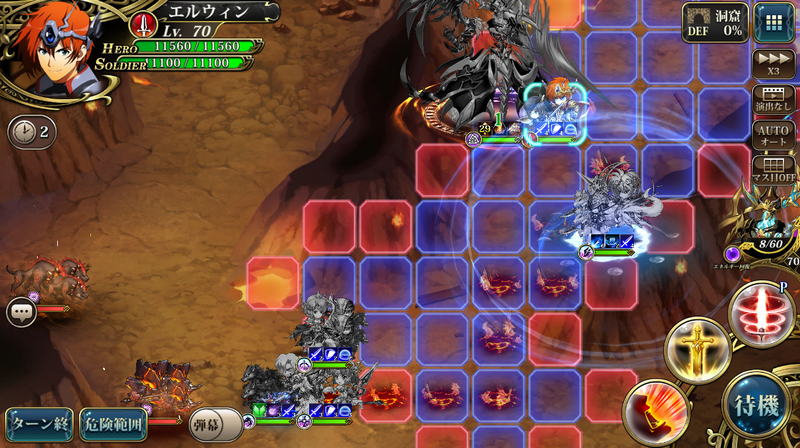Toggle the マス目OFF grid display
The width and height of the screenshot is (800, 448).
coord(773,171)
